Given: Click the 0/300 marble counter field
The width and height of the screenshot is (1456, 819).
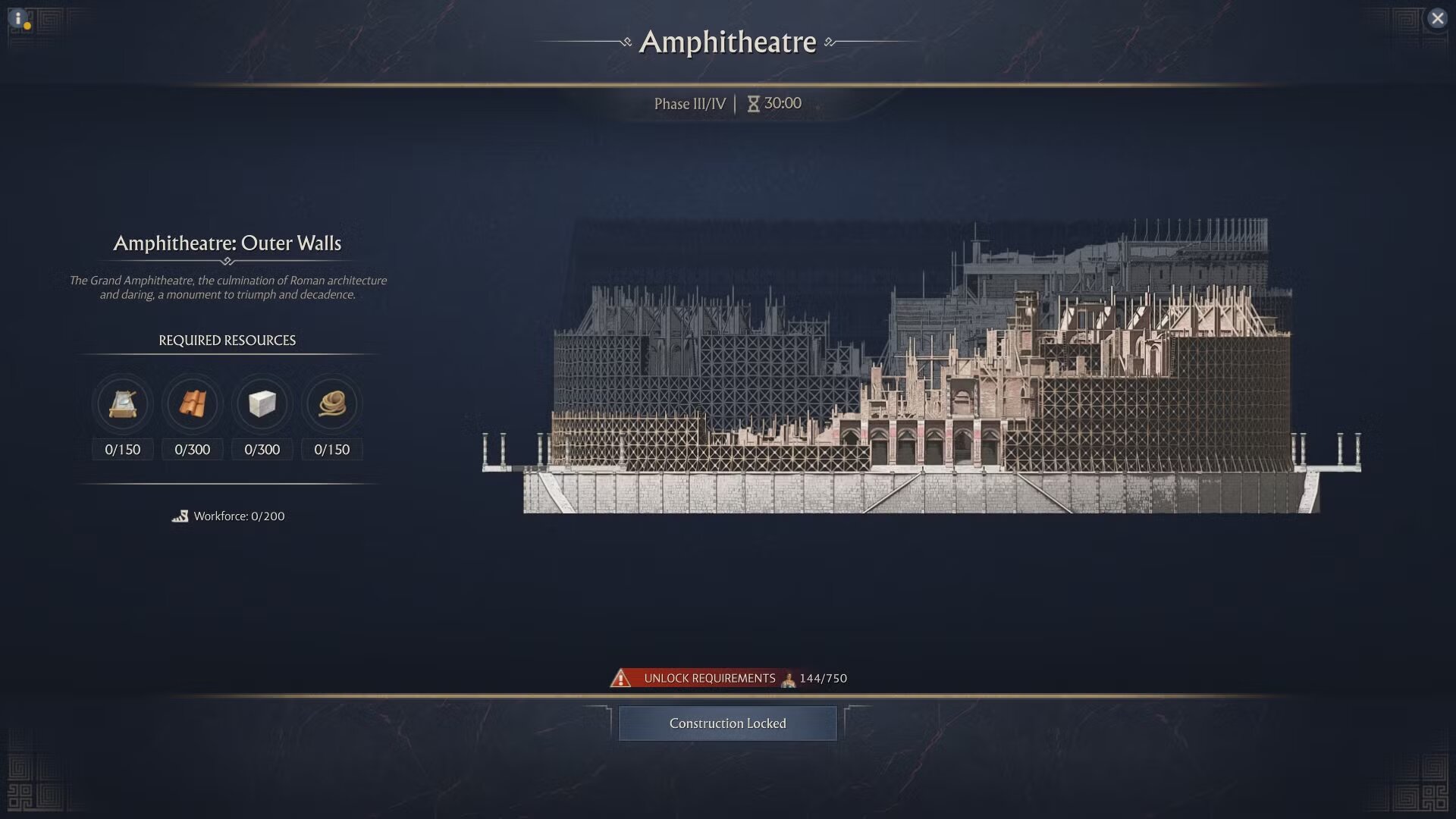Looking at the screenshot, I should point(262,449).
